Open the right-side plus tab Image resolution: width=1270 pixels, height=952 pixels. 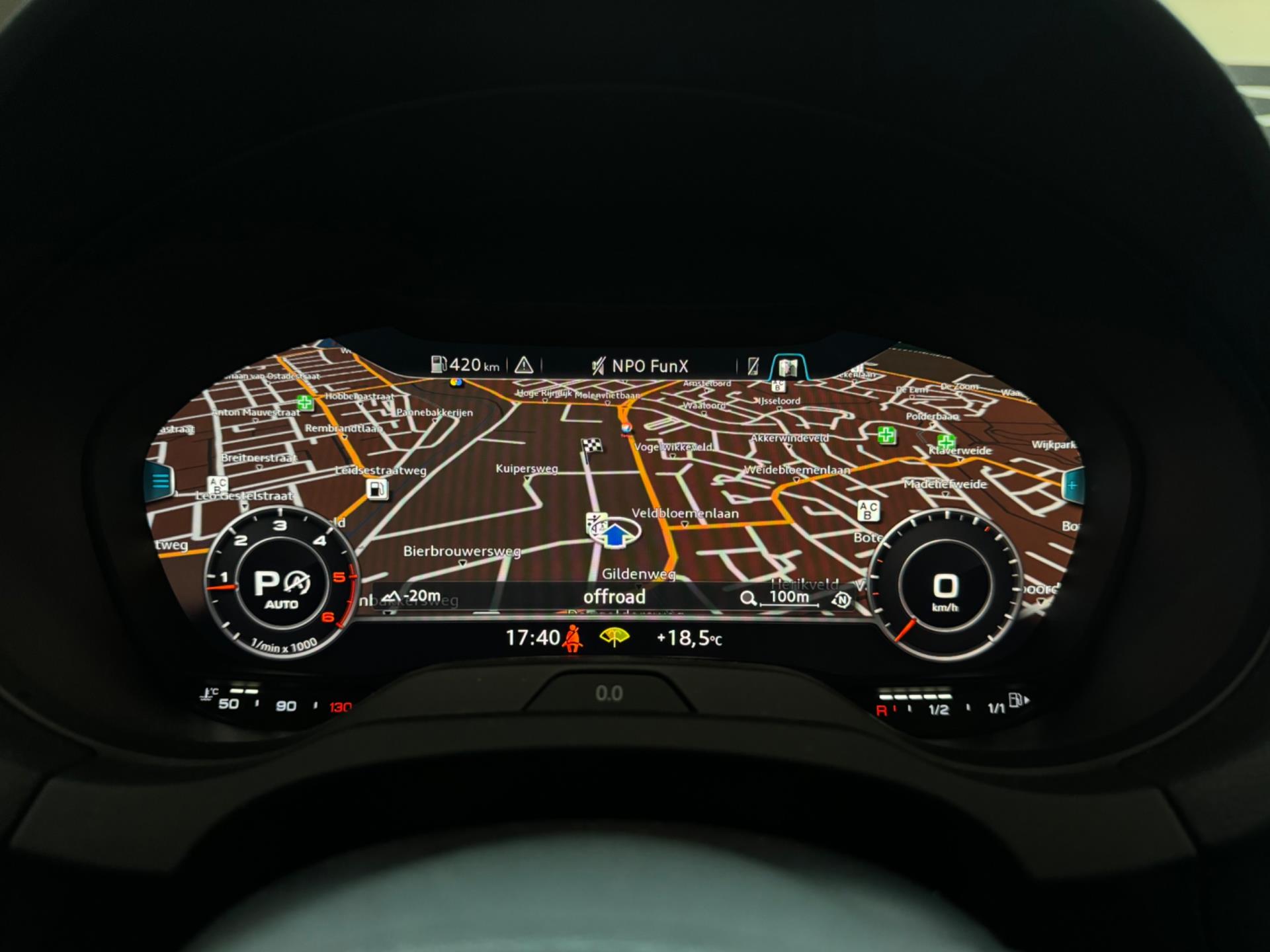(1072, 485)
